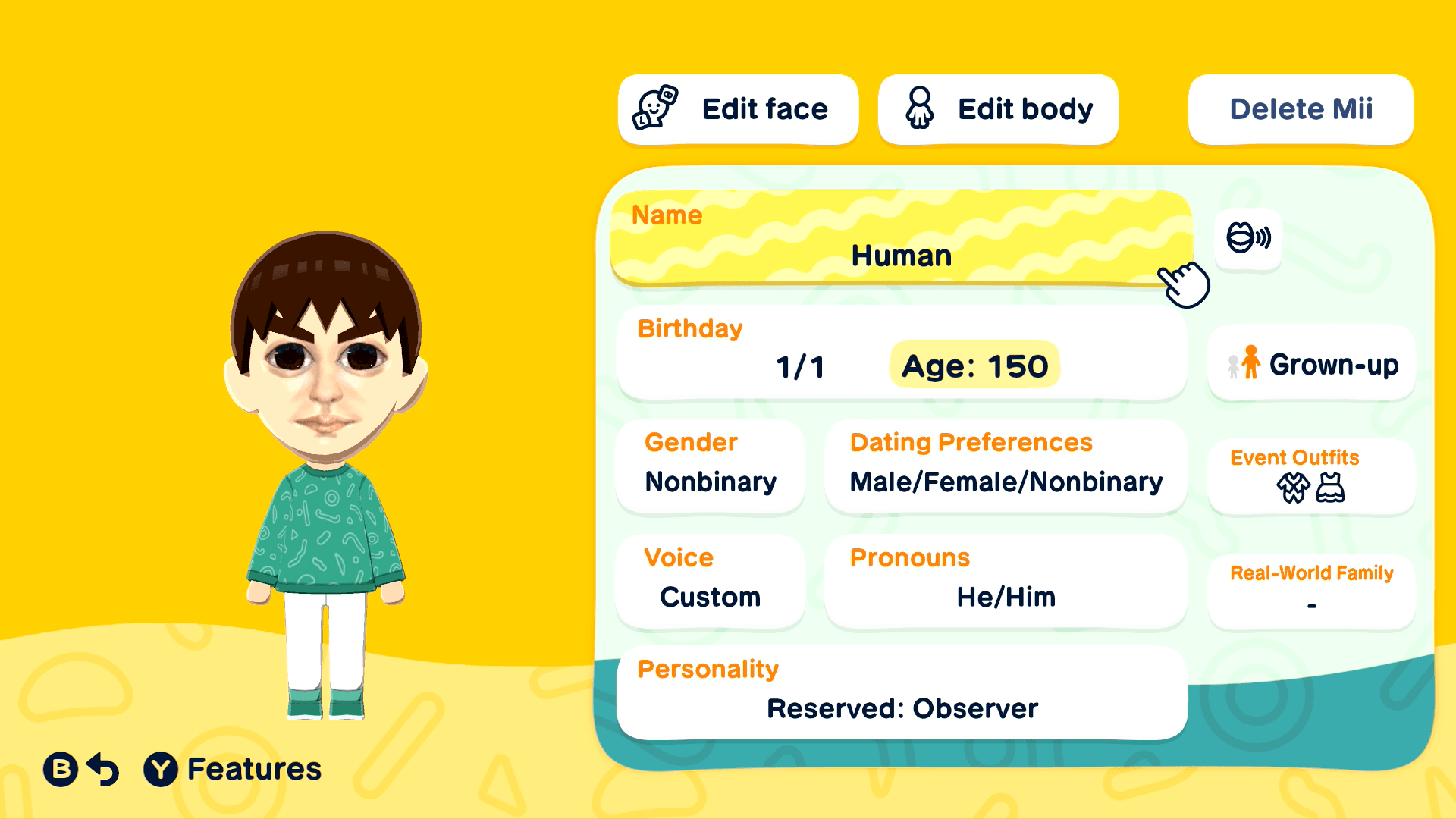
Task: Click the Mii face icon beside Edit face
Action: coord(654,108)
